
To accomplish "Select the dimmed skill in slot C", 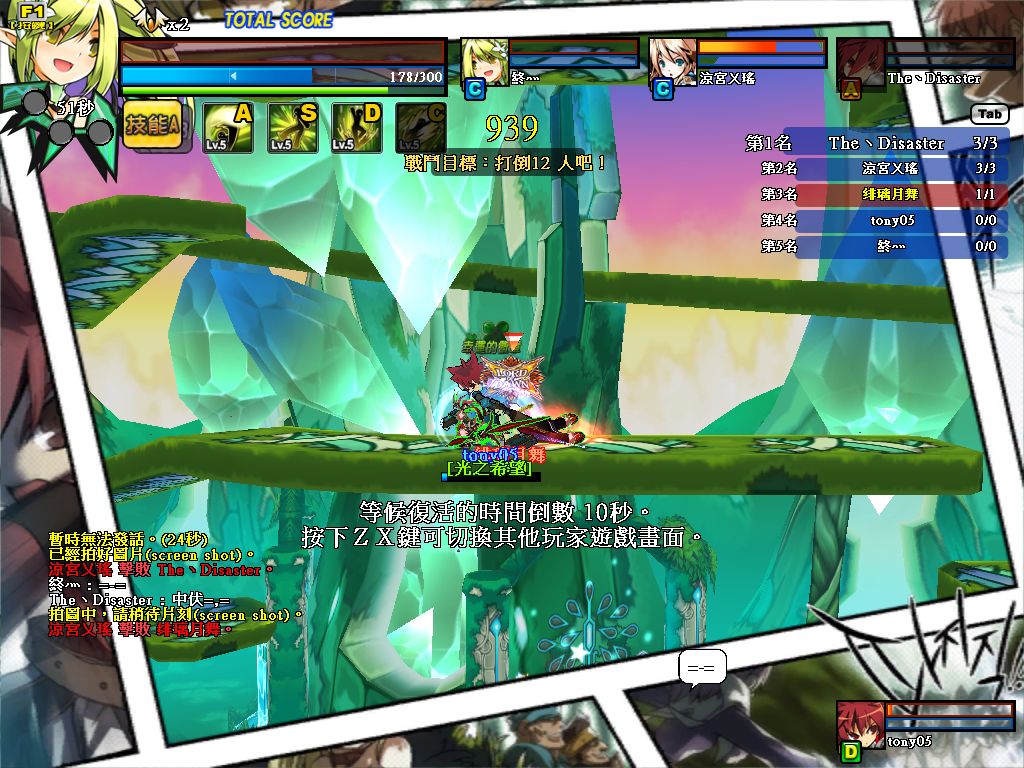I will [x=421, y=127].
